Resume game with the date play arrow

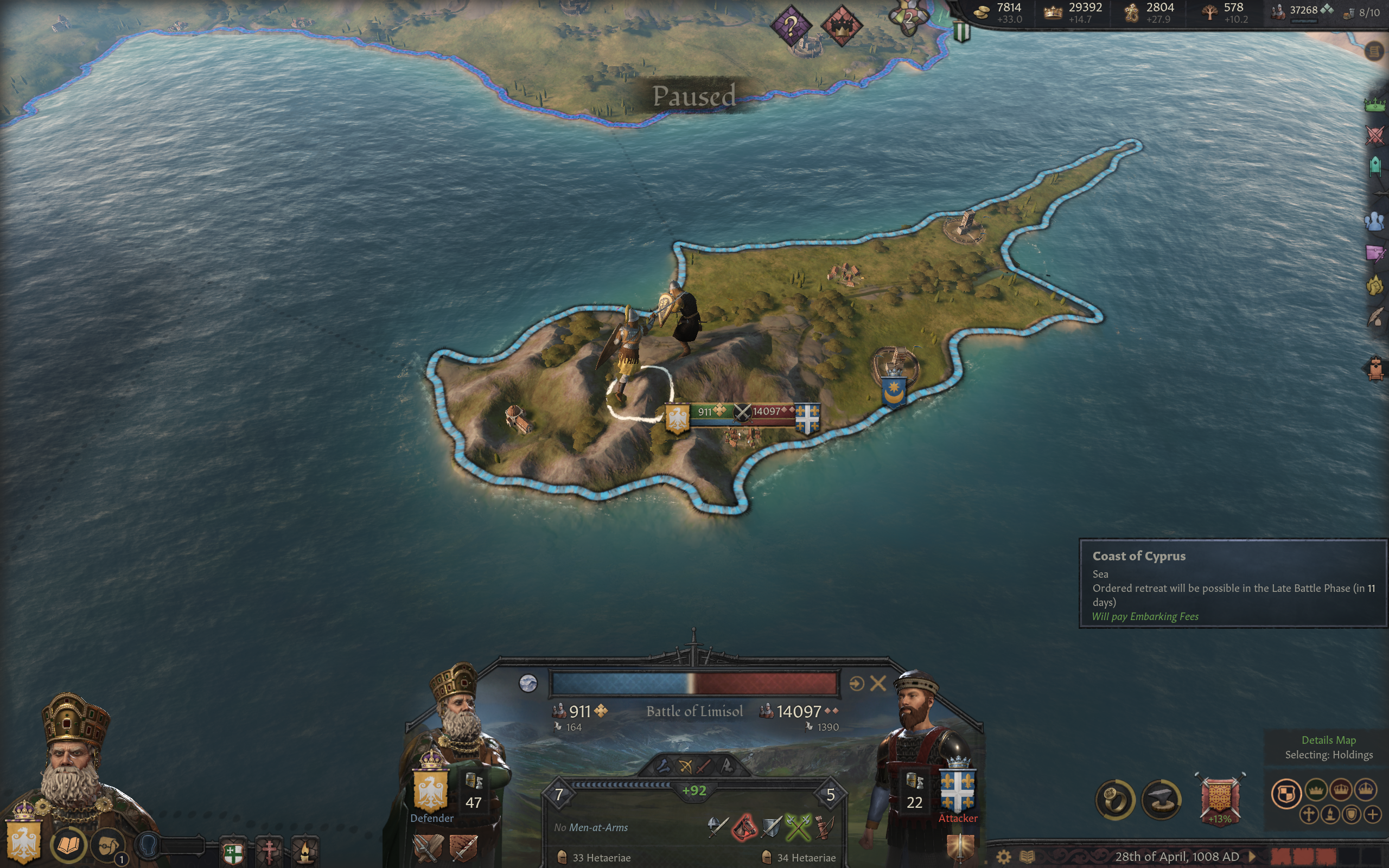pyautogui.click(x=1252, y=857)
